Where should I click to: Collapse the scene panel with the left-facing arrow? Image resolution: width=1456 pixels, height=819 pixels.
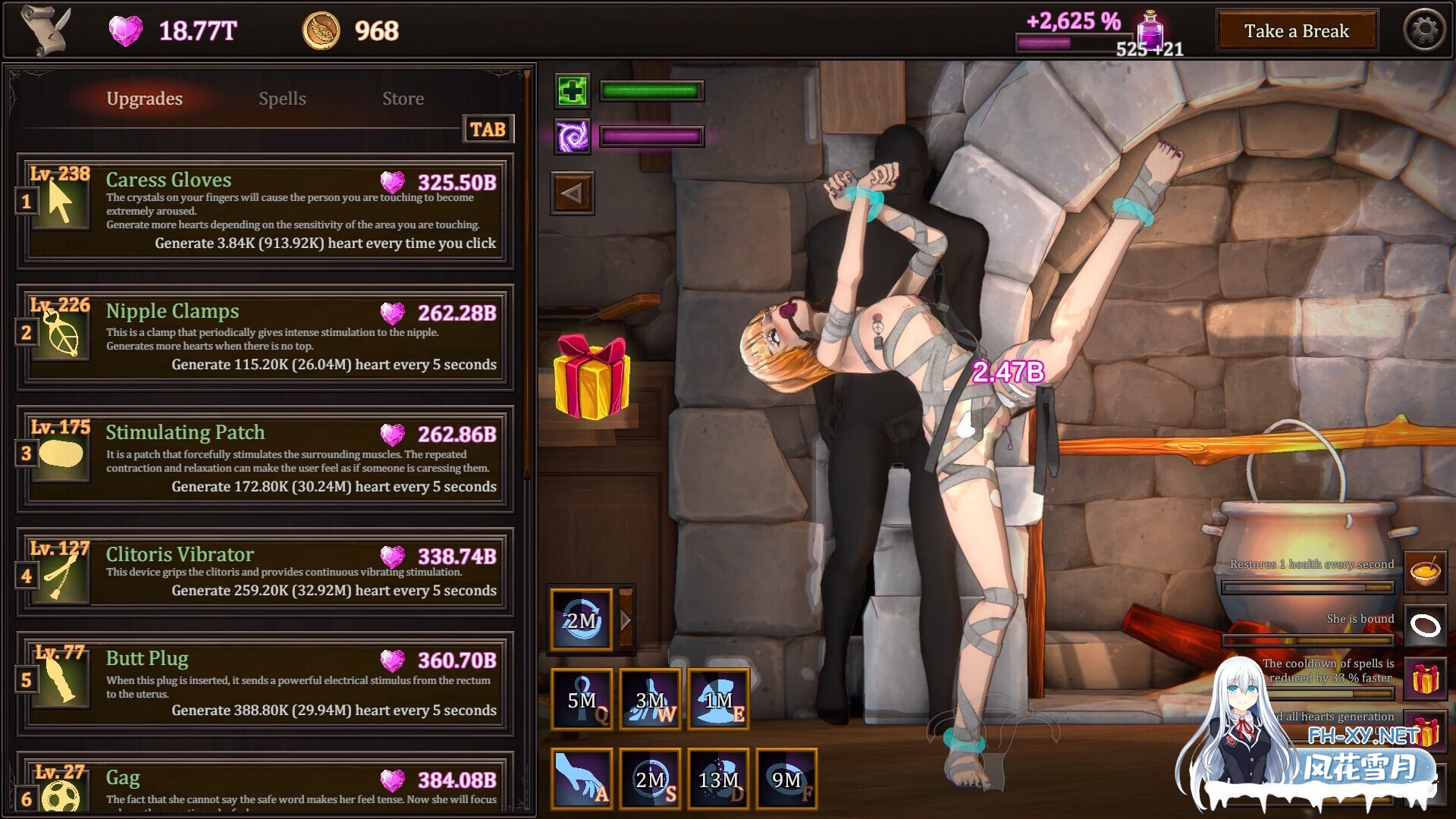(x=572, y=192)
